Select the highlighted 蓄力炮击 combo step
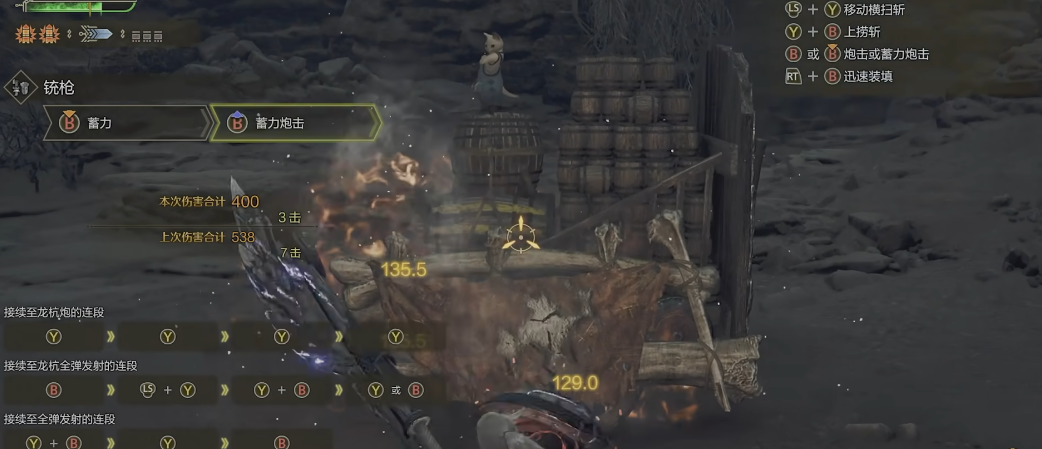Screen dimensions: 1042x449 (294, 123)
